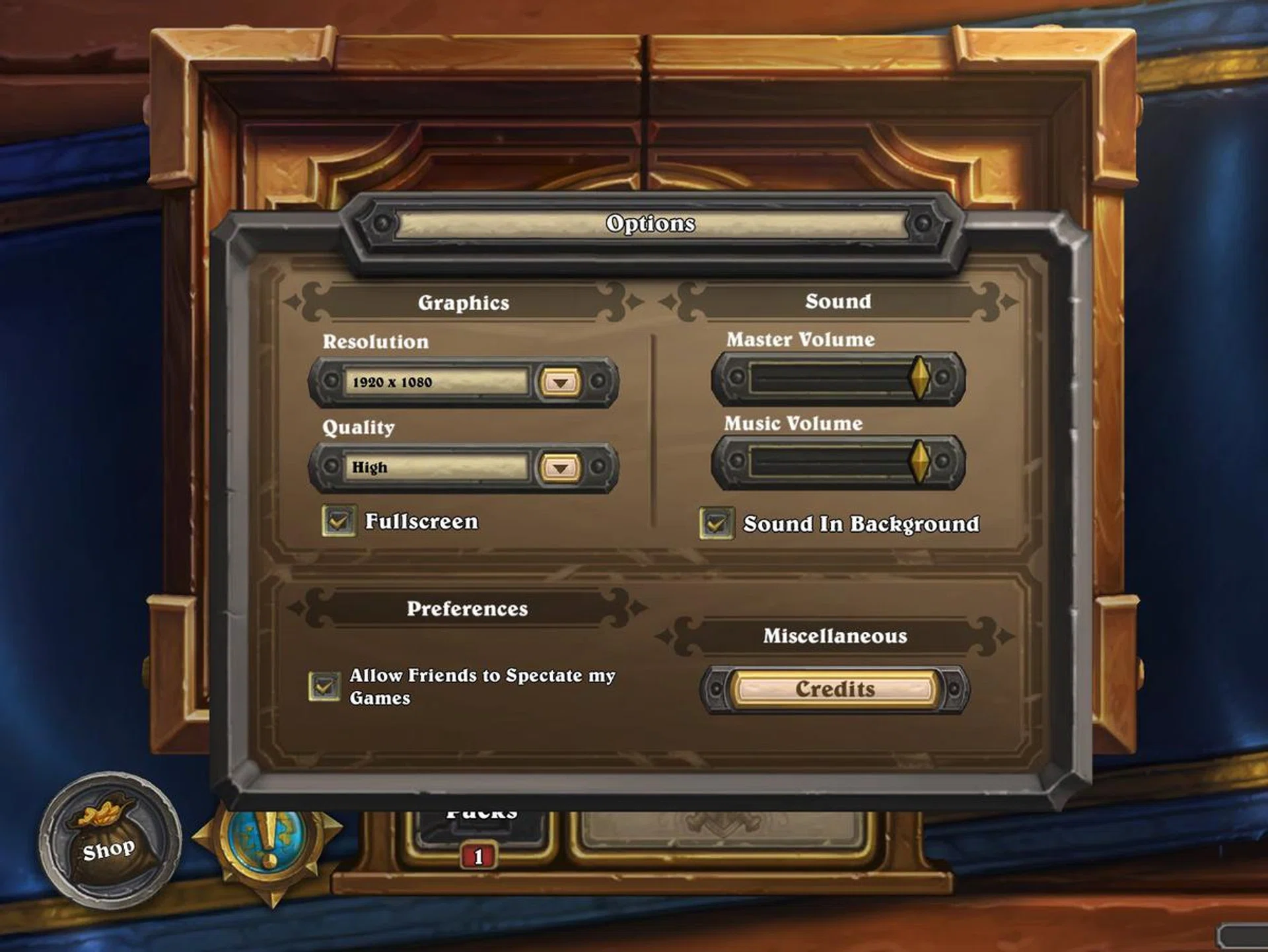Click the Preferences section banner

point(468,608)
